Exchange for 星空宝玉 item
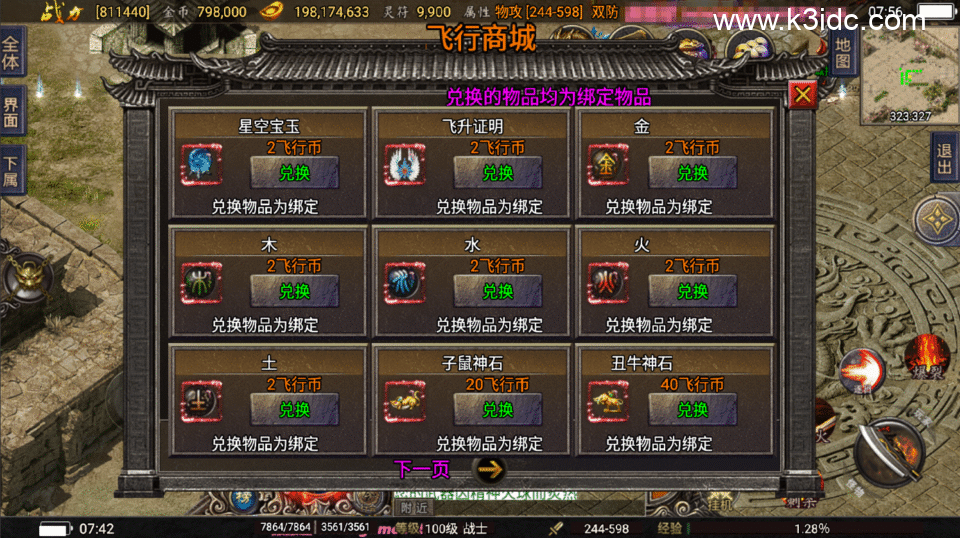960x538 pixels. coord(294,172)
